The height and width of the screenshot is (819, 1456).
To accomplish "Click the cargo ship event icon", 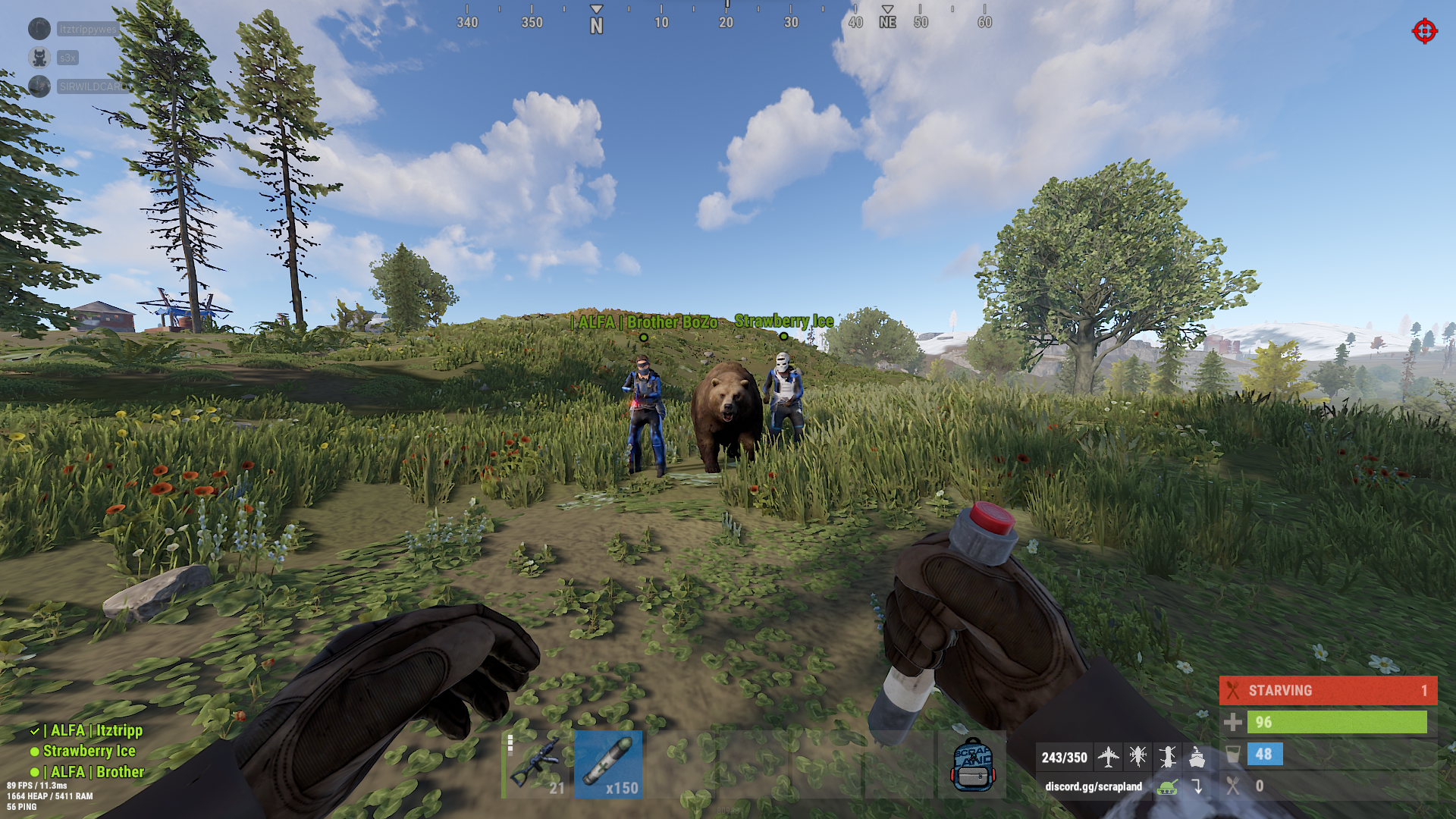I will coord(1197,756).
